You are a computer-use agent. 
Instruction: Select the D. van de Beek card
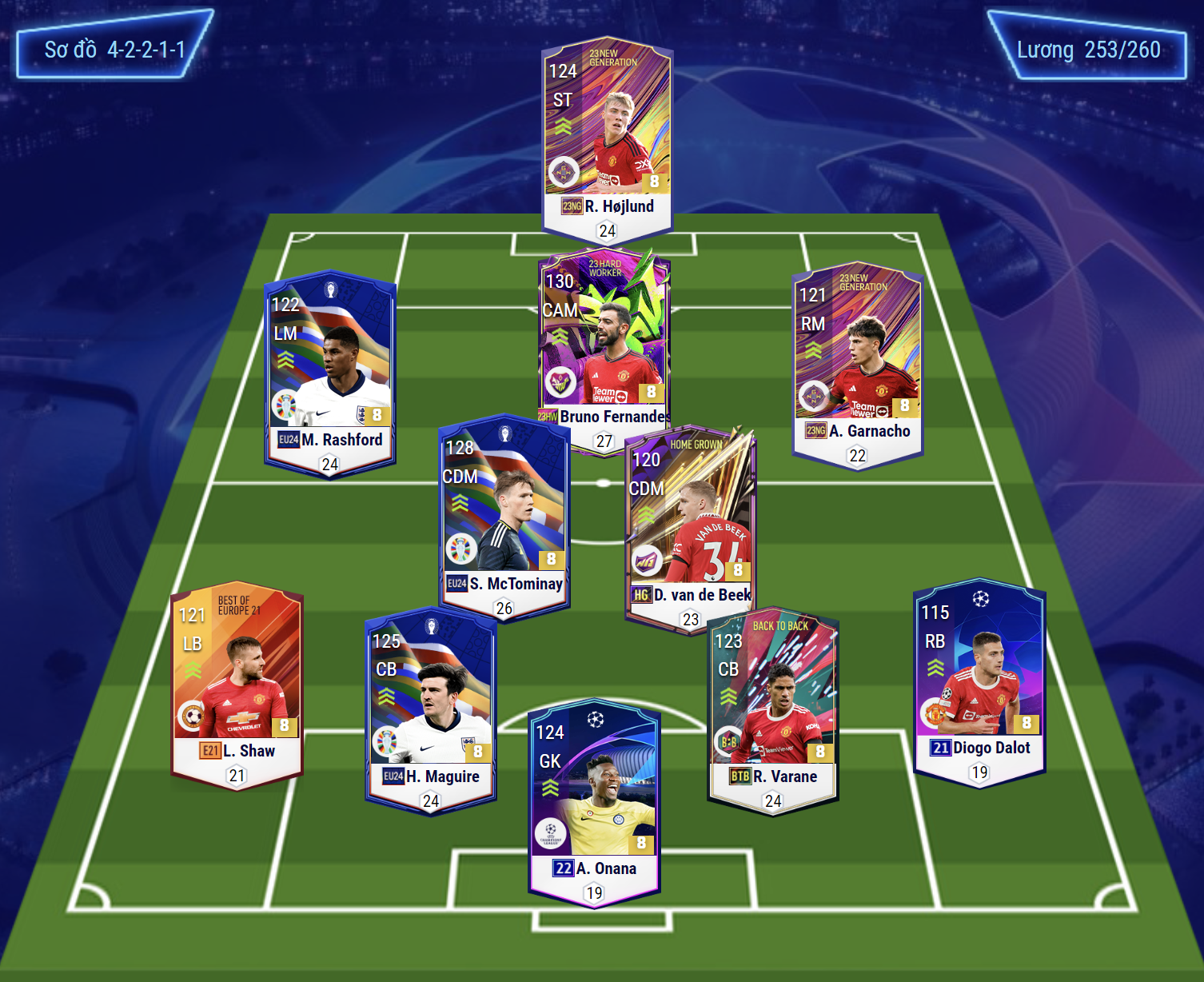tap(691, 524)
